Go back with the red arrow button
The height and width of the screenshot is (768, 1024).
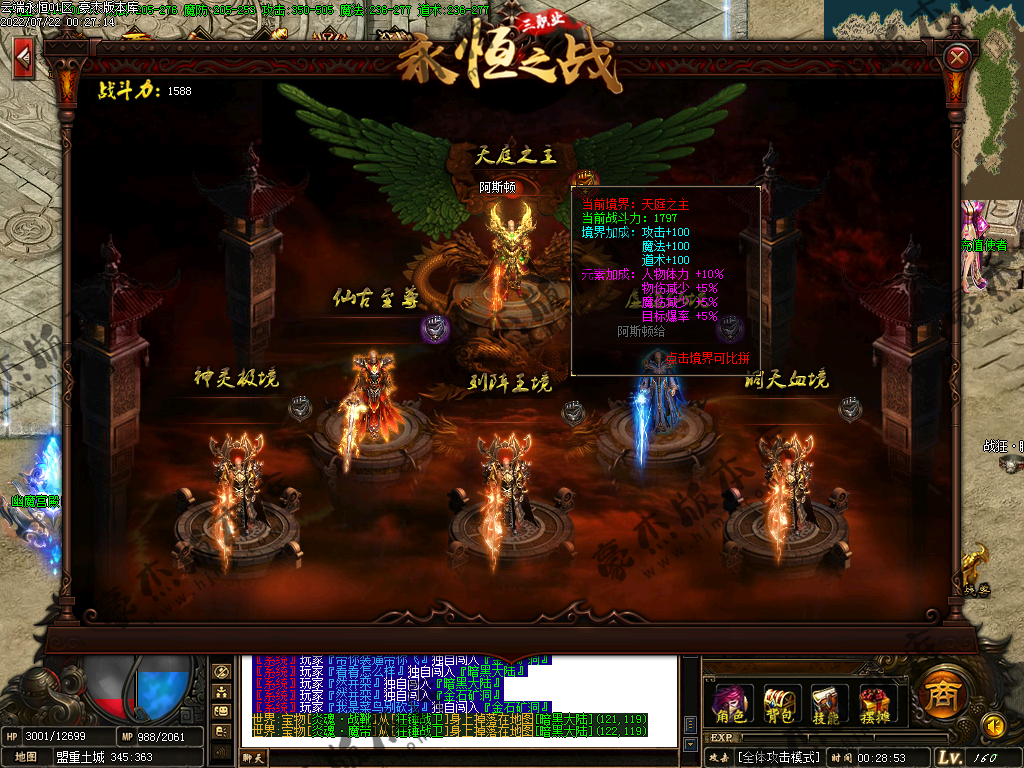coord(22,57)
